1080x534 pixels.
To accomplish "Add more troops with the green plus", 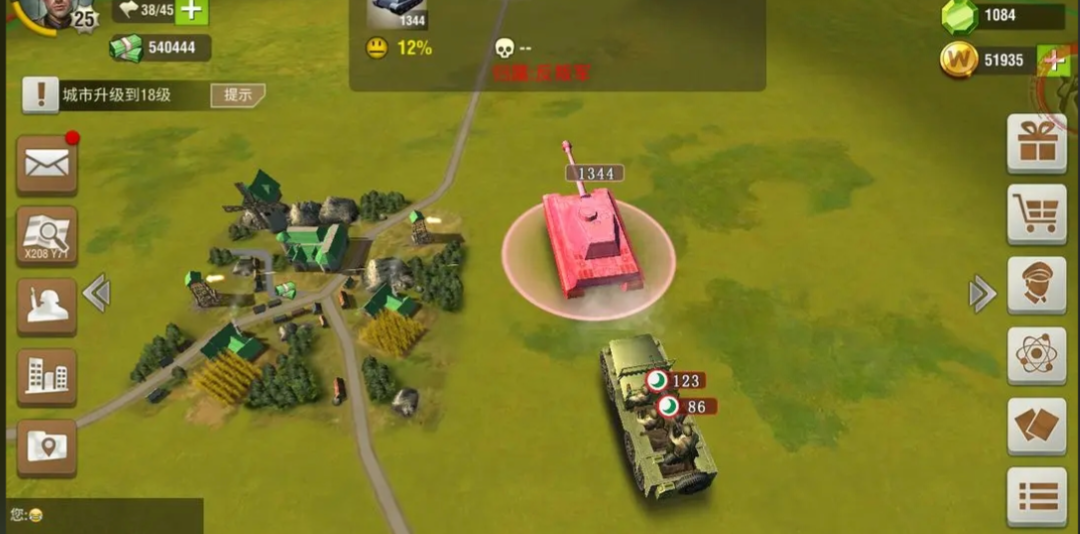I will coord(191,11).
